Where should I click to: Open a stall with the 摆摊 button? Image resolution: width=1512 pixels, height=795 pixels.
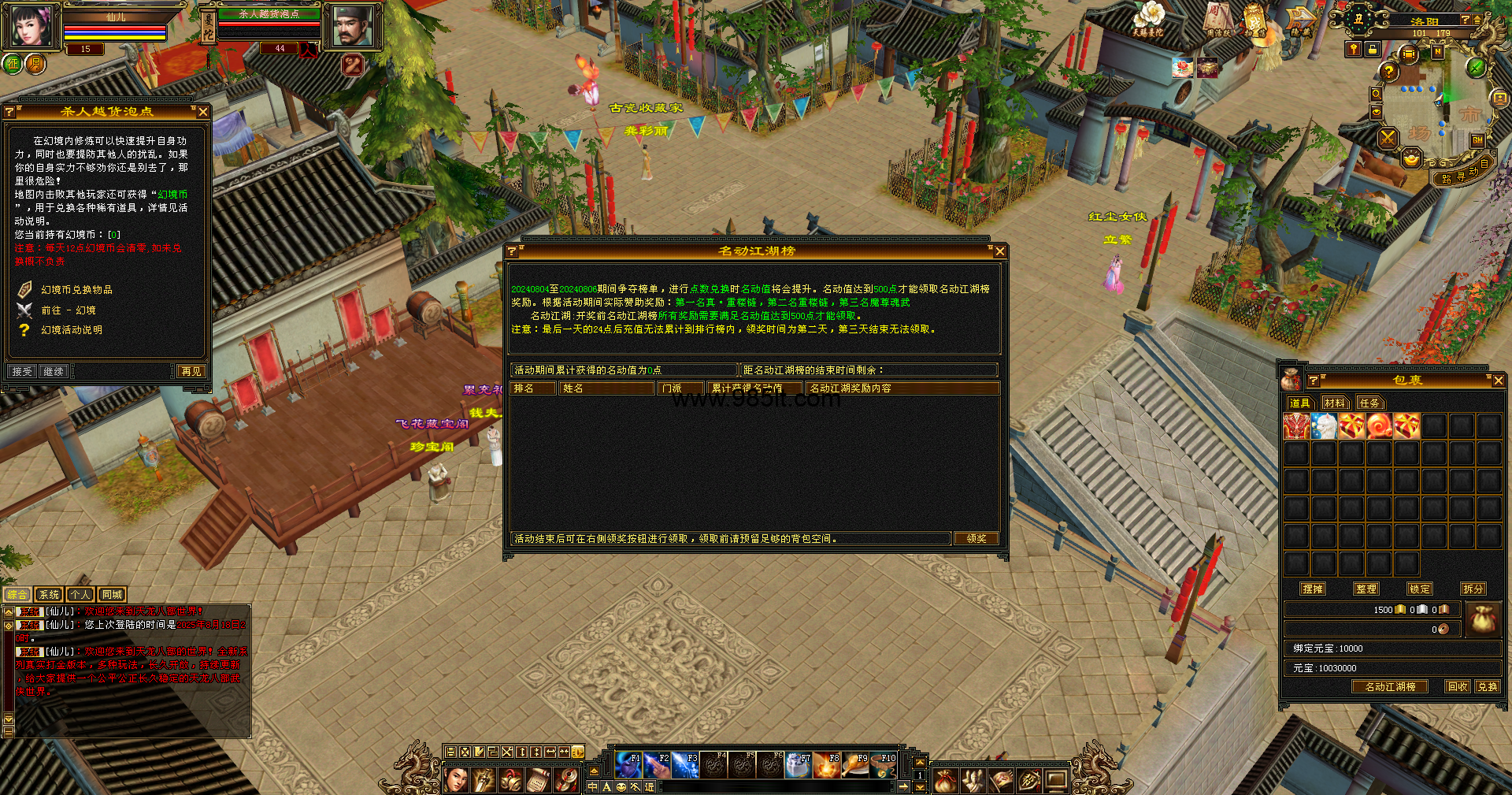[1313, 589]
